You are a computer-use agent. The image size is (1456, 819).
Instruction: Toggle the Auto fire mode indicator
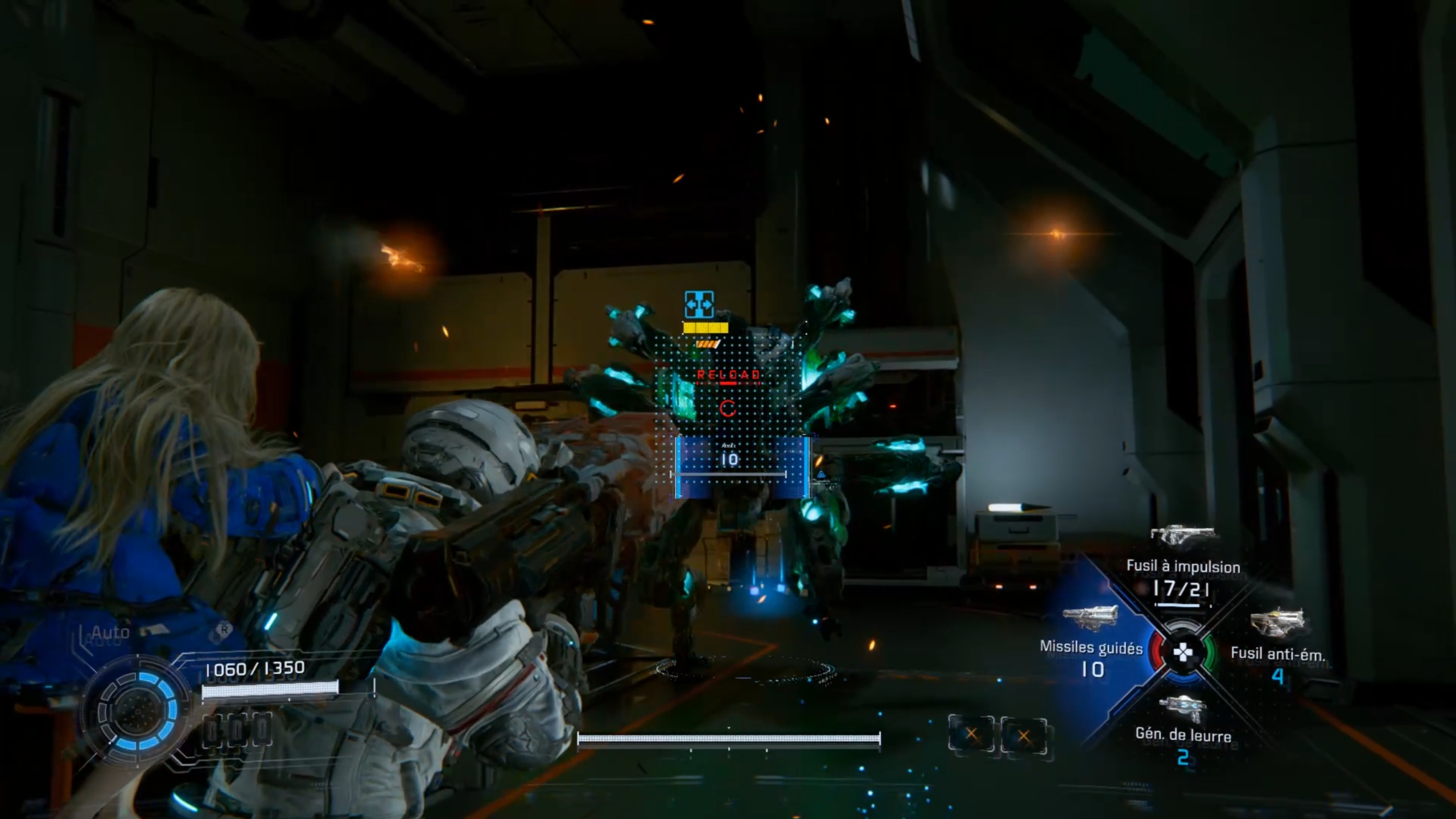(x=110, y=632)
